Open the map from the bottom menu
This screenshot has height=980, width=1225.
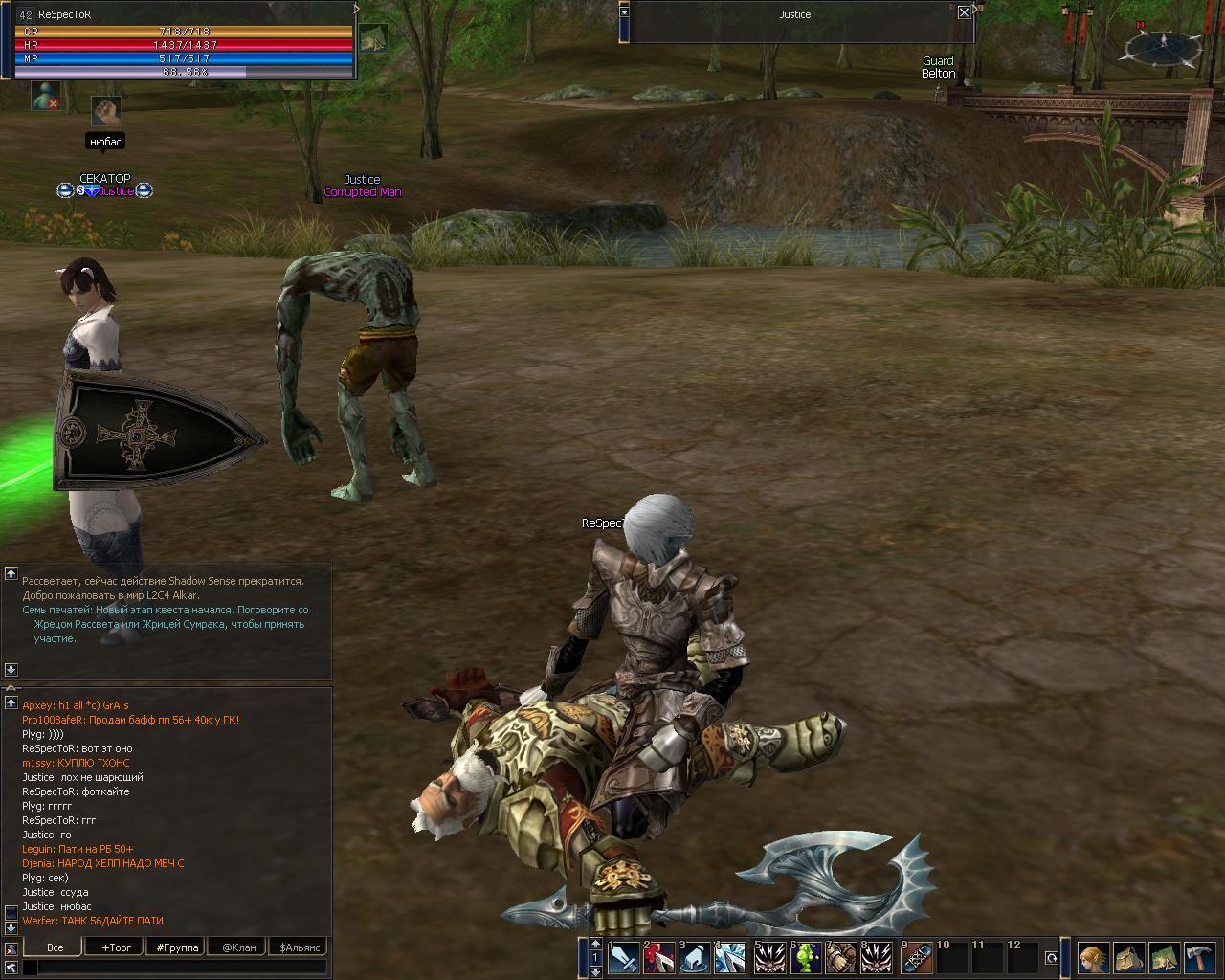coord(1164,958)
